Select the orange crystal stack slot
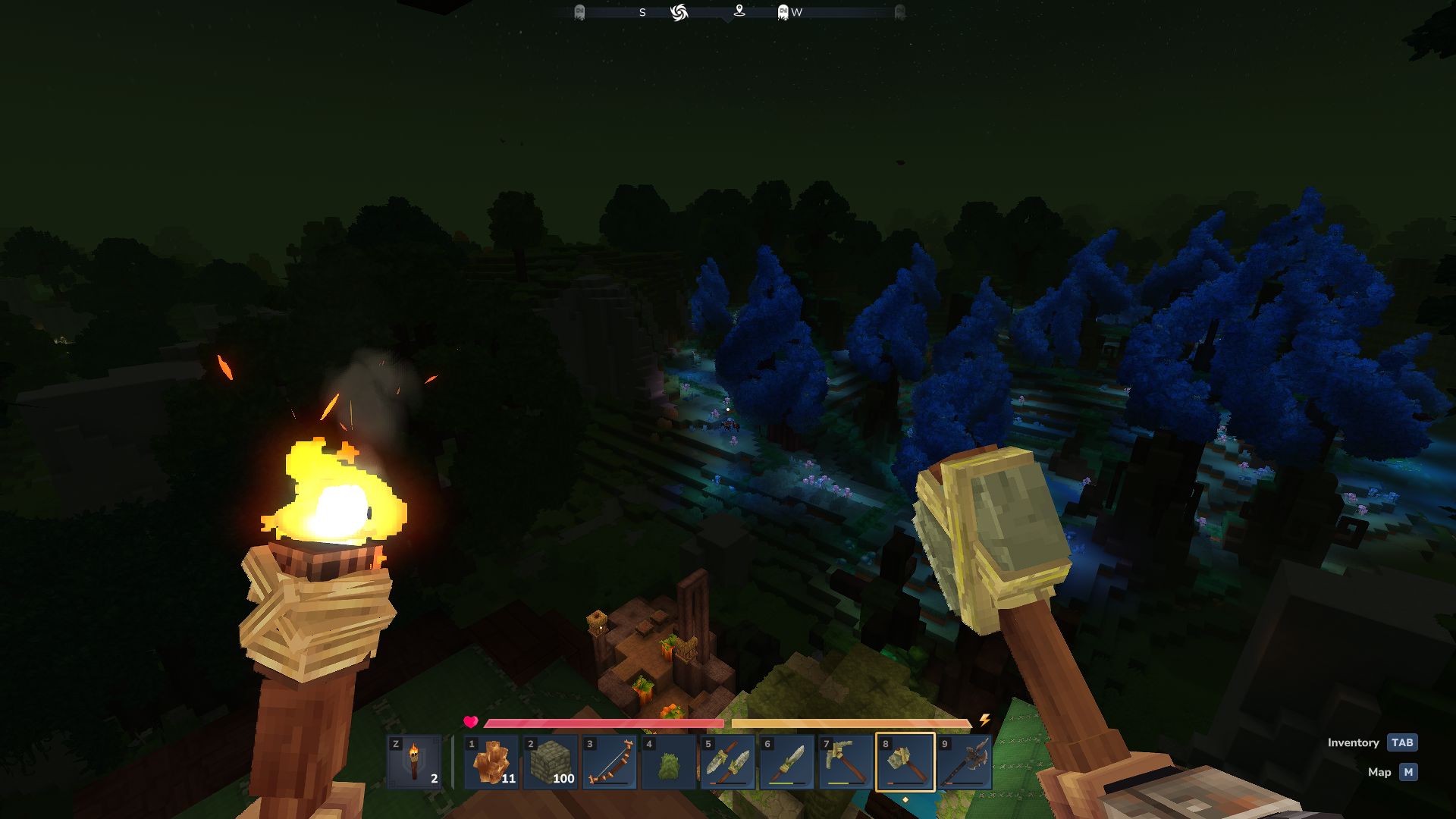This screenshot has height=819, width=1456. (x=491, y=761)
